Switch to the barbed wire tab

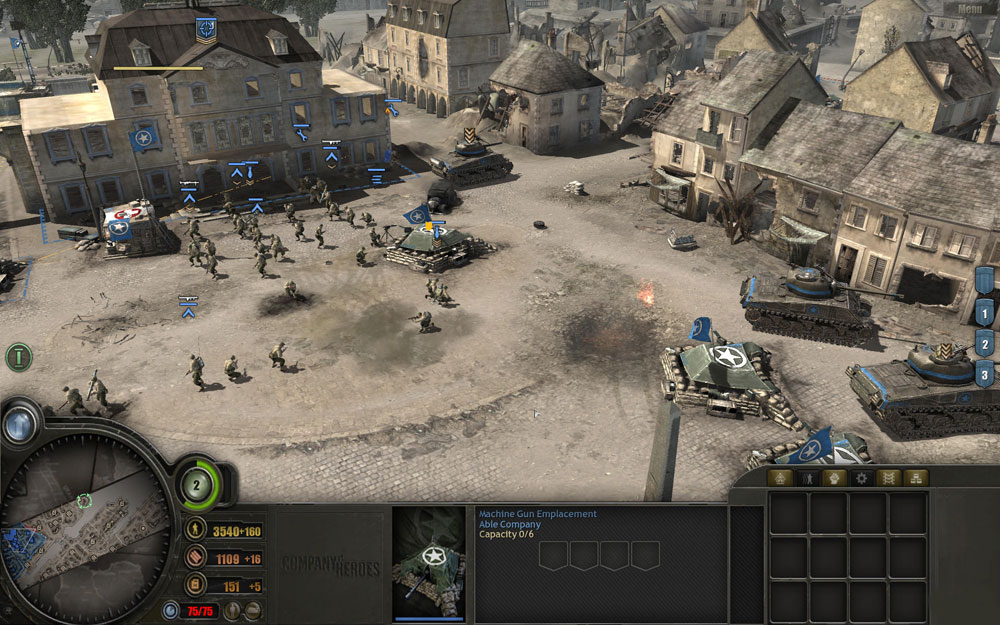(x=889, y=478)
